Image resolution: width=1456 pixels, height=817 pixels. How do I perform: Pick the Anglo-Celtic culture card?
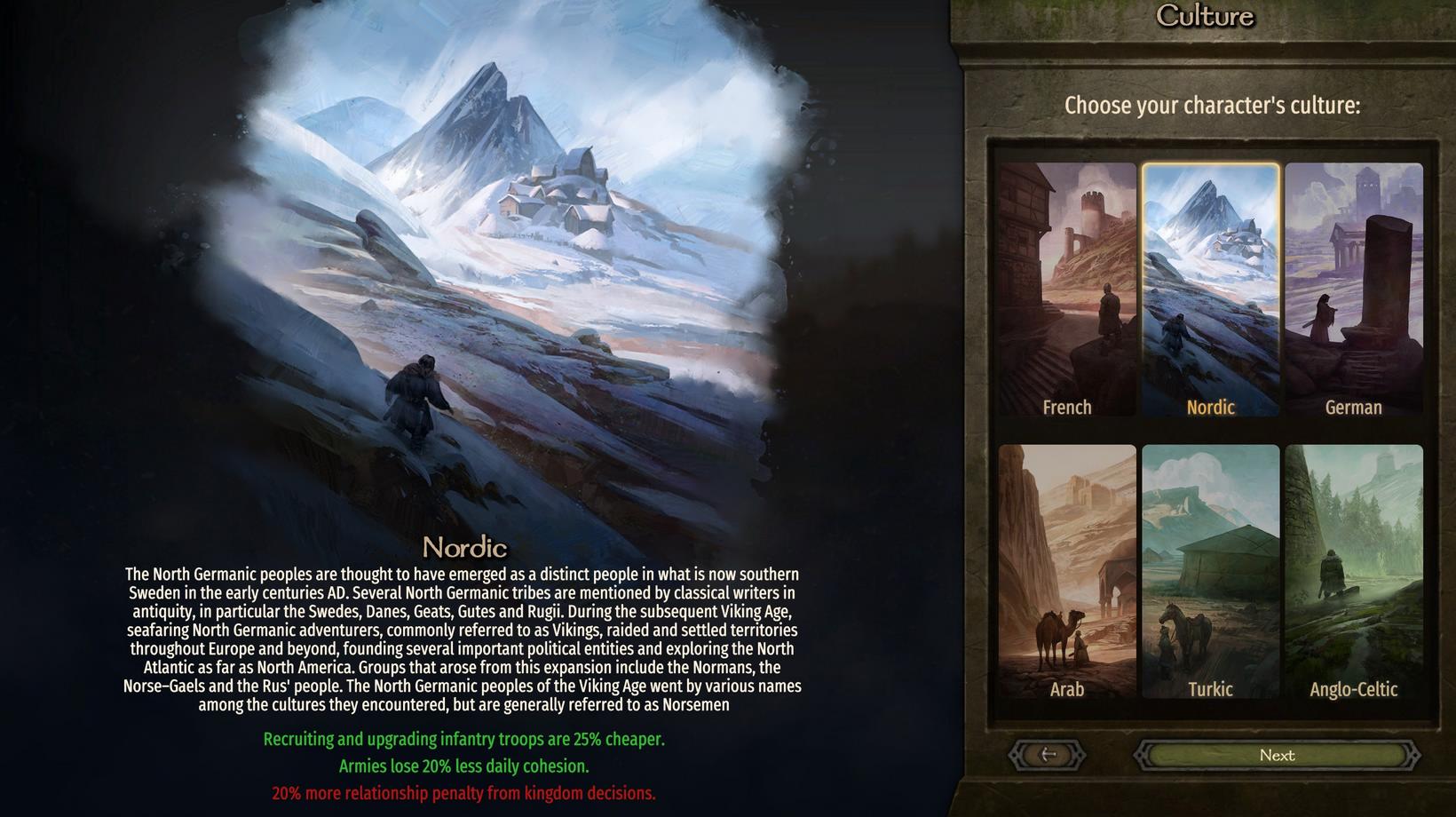(x=1353, y=571)
